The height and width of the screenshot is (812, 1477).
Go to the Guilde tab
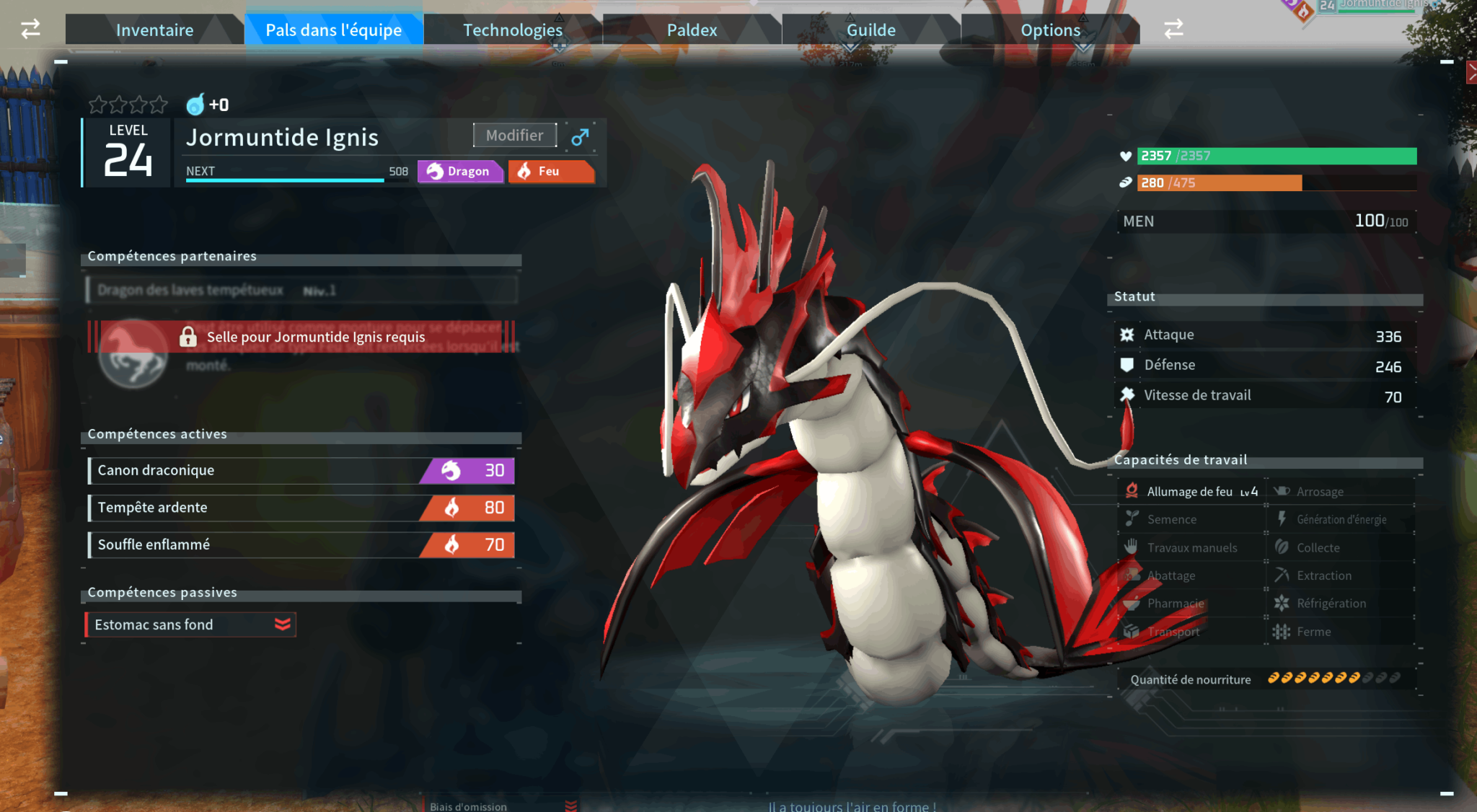coord(870,30)
